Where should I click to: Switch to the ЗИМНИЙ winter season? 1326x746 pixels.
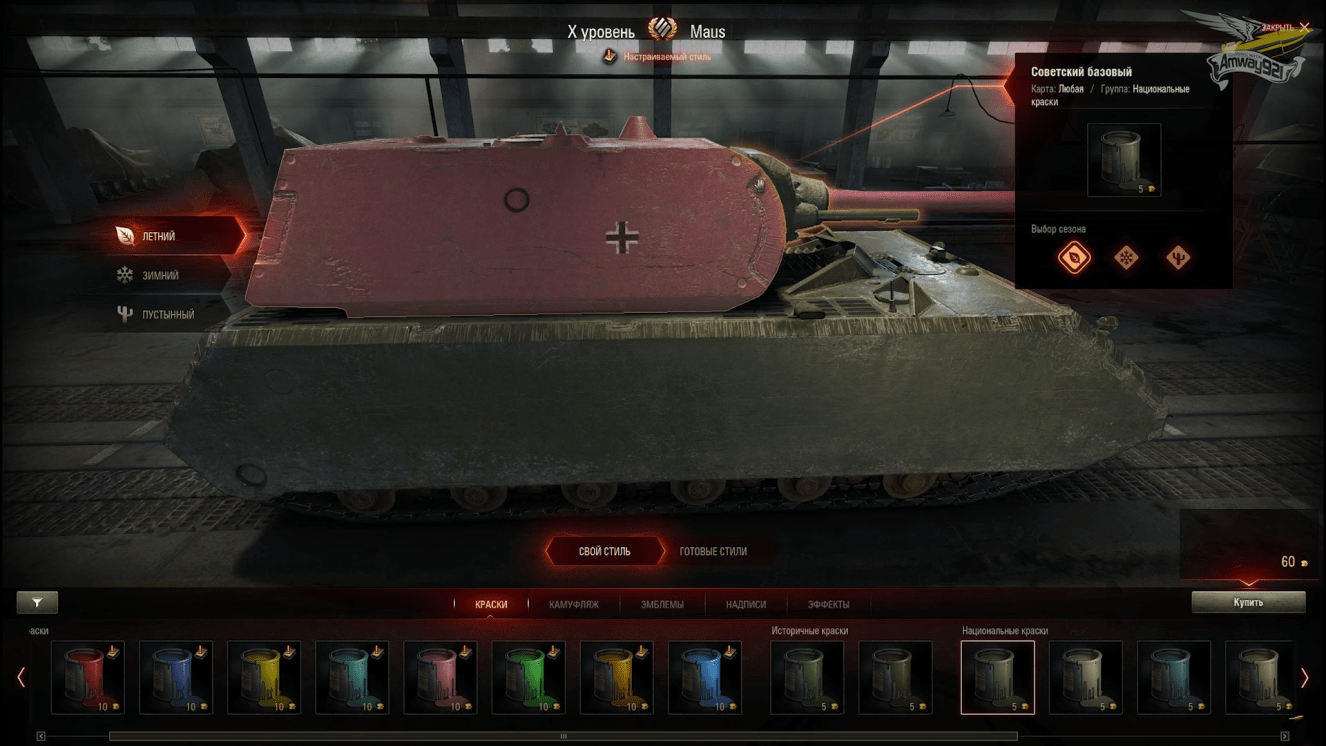[x=160, y=275]
